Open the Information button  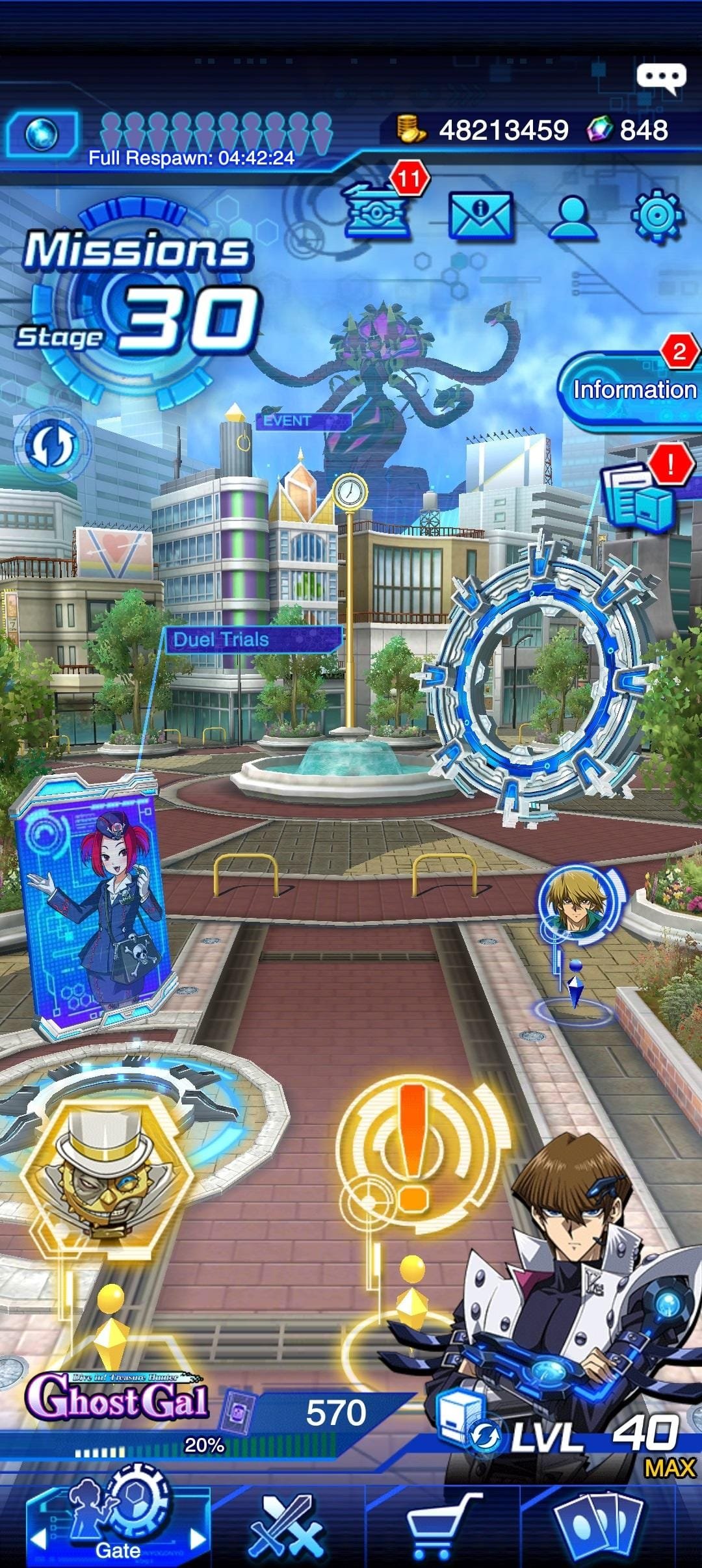coord(629,389)
